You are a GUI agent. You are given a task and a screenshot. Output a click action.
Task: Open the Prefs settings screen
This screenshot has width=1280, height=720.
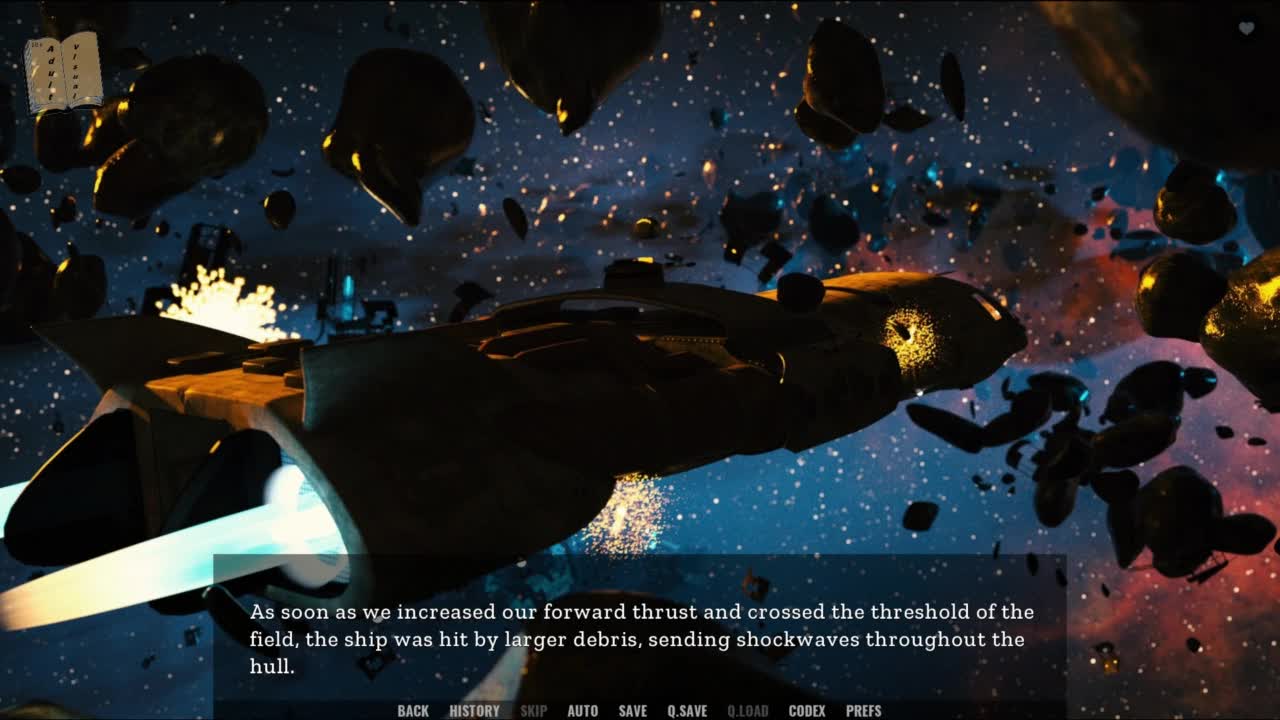click(863, 711)
